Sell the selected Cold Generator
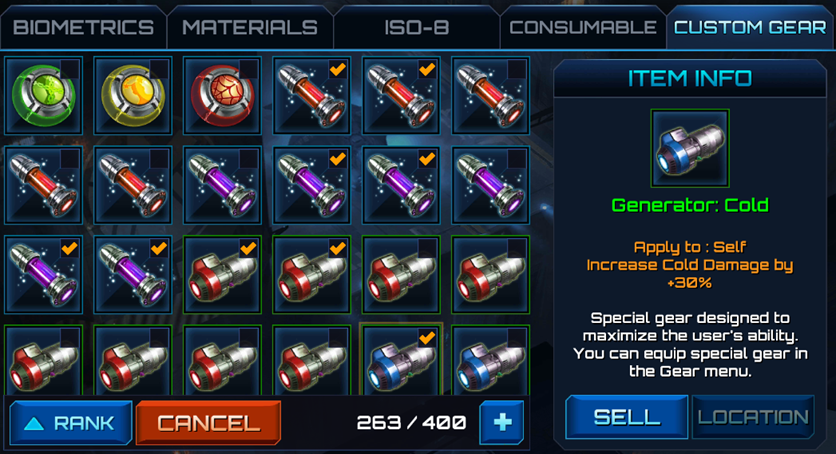The image size is (836, 454). 626,417
